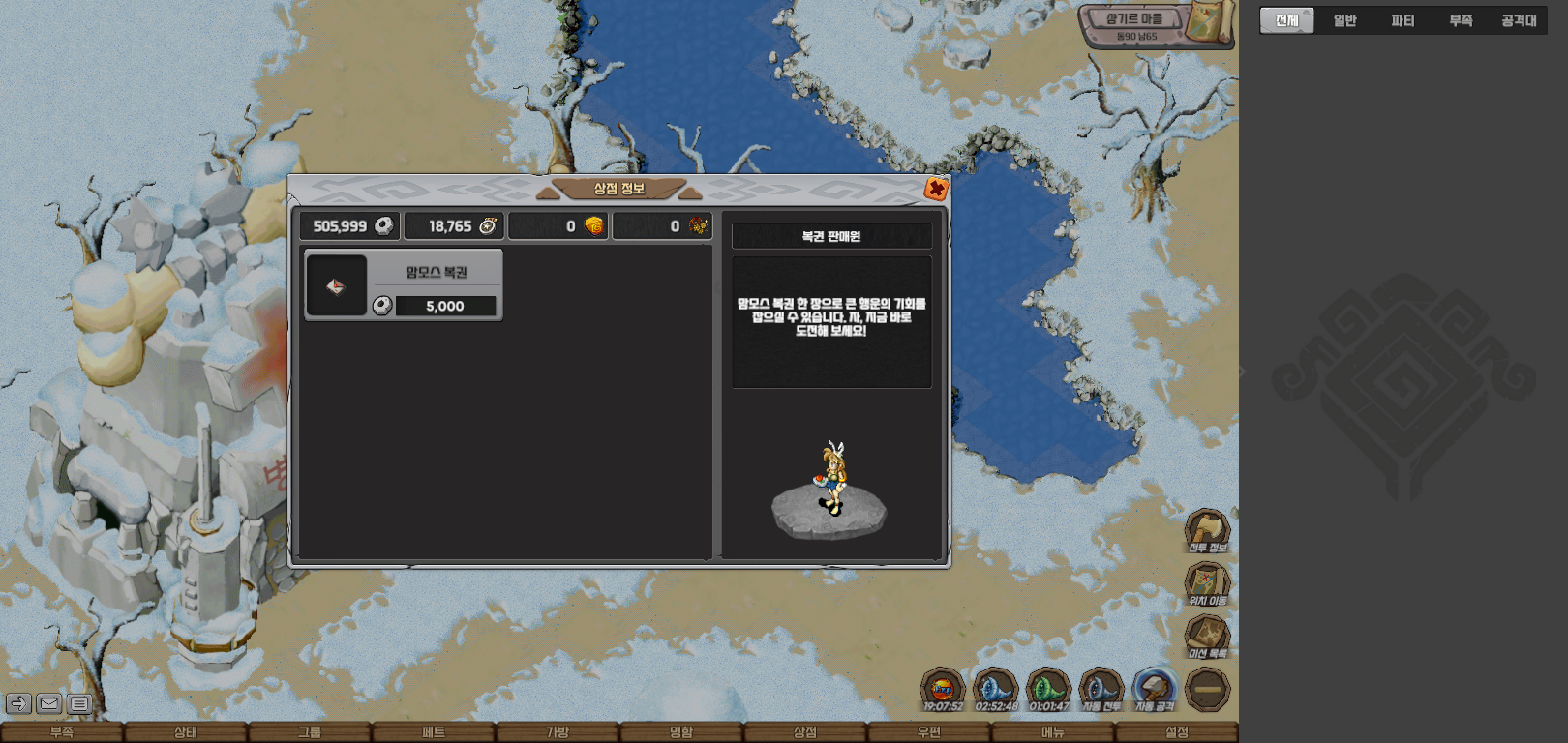Viewport: 1568px width, 743px height.
Task: Select the 전체 chat tab
Action: (1286, 20)
